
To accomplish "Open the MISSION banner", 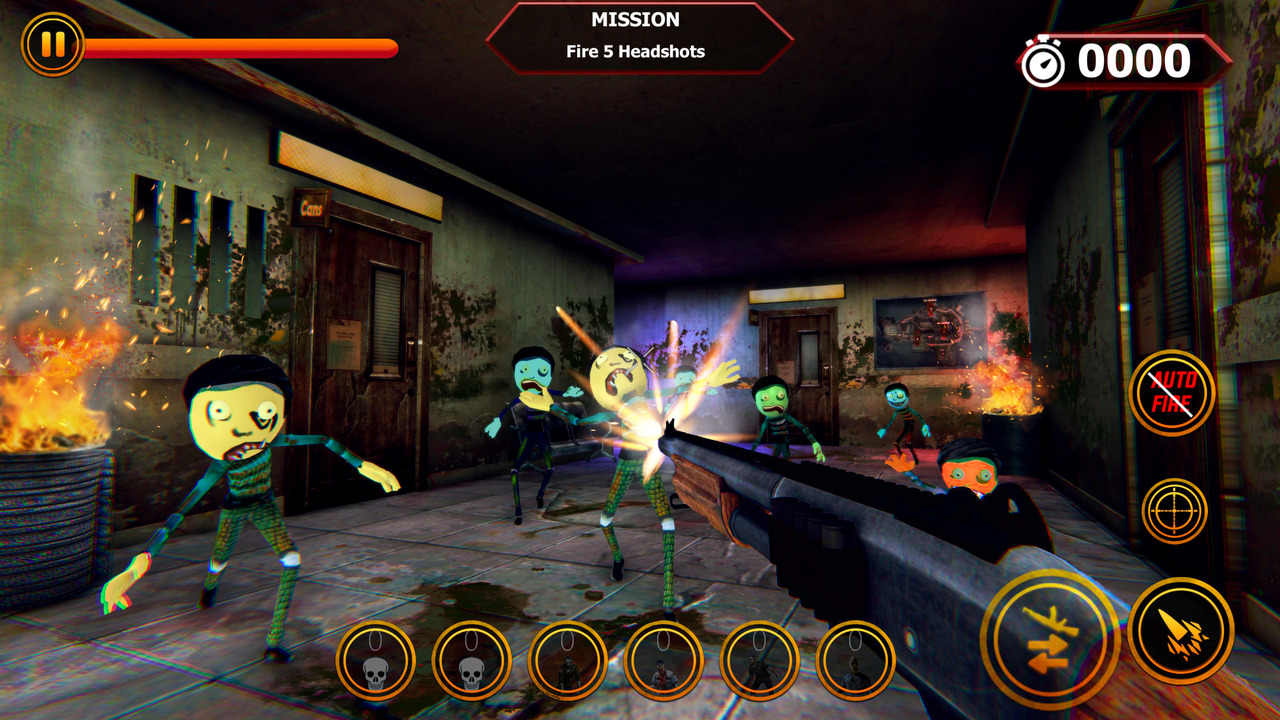I will (x=637, y=19).
